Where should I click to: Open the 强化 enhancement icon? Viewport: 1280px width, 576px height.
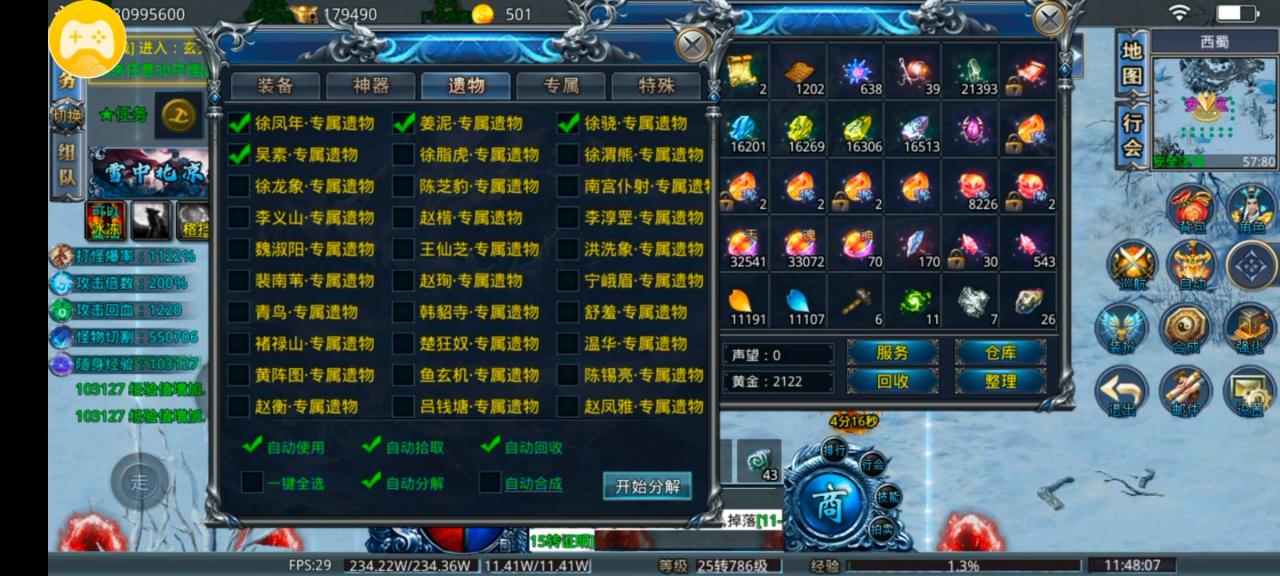tap(1250, 328)
